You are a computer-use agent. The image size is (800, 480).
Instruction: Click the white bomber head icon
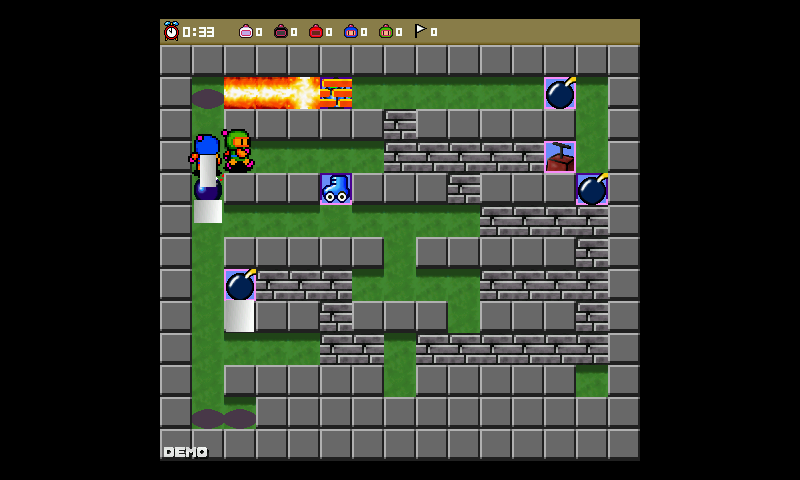(x=246, y=32)
